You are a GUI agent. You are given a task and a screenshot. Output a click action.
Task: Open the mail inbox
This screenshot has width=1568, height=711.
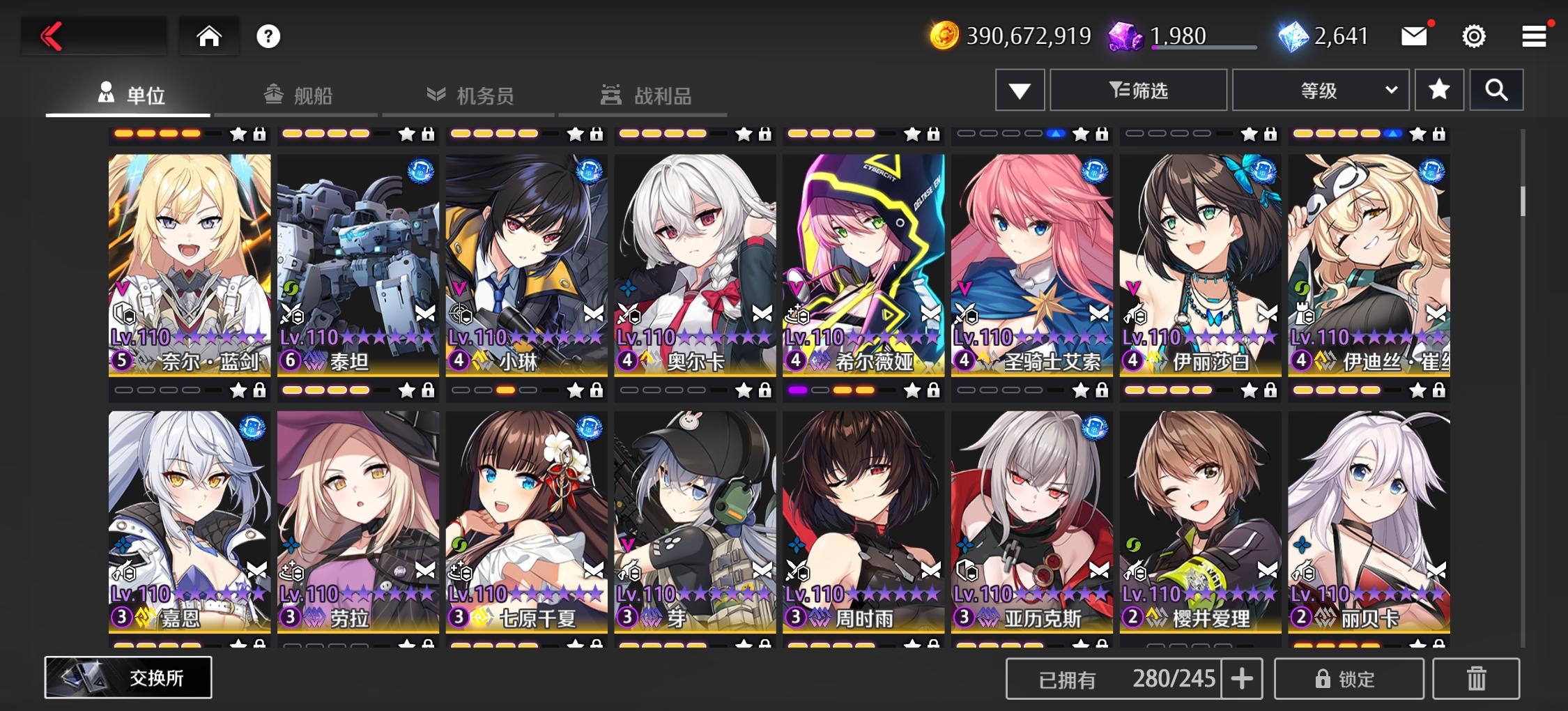1414,35
